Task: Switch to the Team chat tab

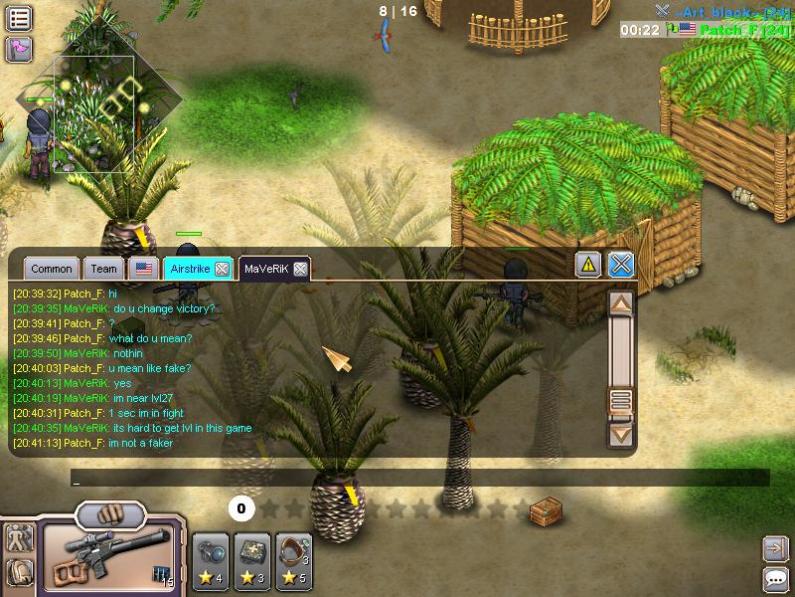Action: click(x=104, y=268)
